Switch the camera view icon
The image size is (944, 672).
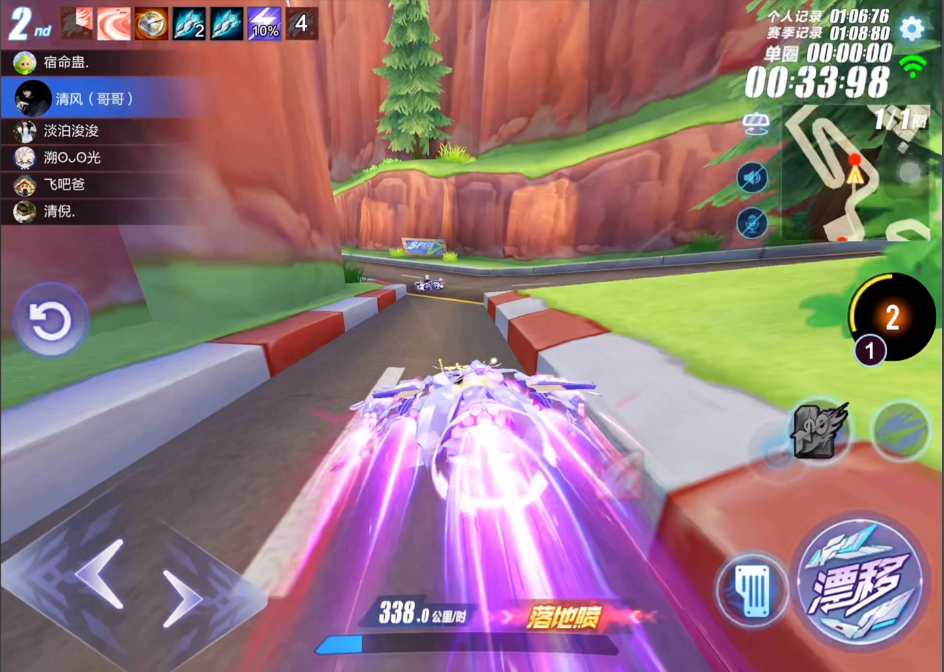click(x=755, y=123)
